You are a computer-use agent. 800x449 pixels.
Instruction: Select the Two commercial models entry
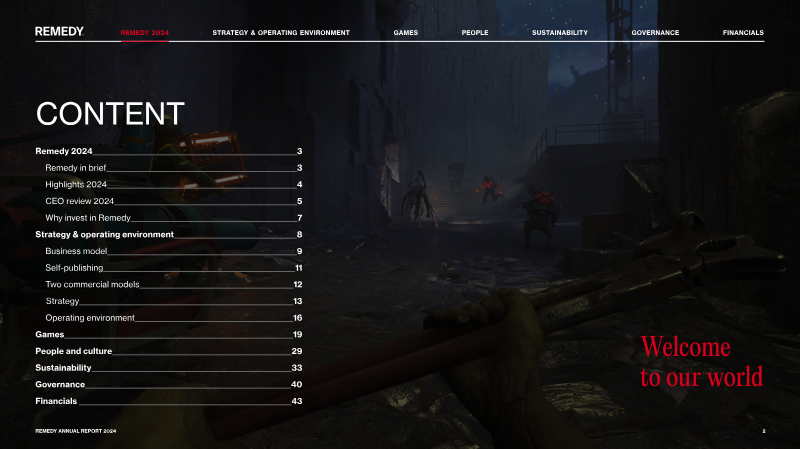pos(92,284)
